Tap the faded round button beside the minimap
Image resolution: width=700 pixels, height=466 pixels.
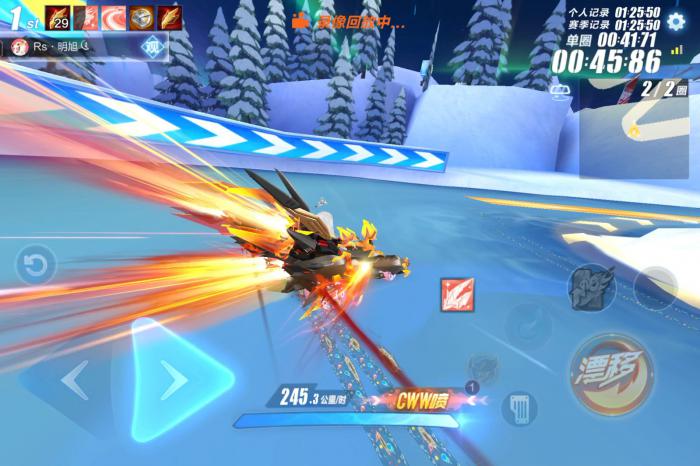pyautogui.click(x=656, y=287)
